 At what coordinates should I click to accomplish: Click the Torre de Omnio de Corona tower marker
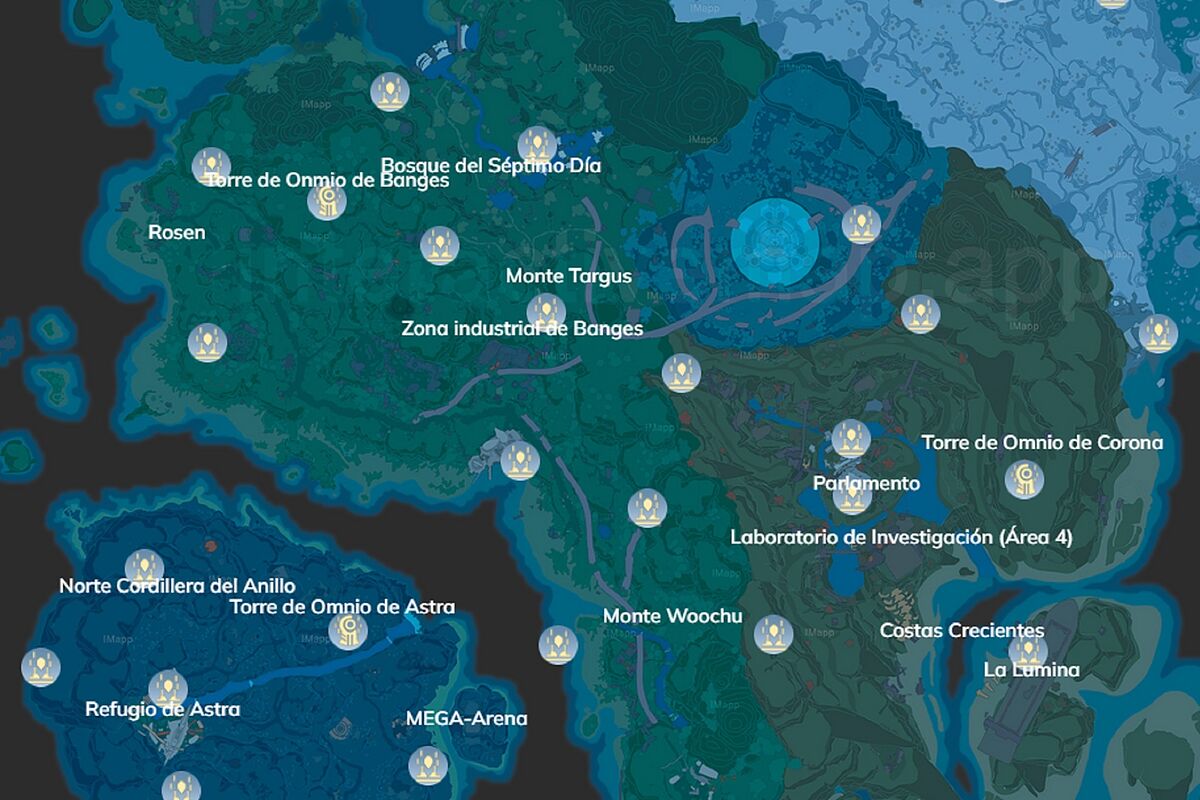[x=1024, y=480]
